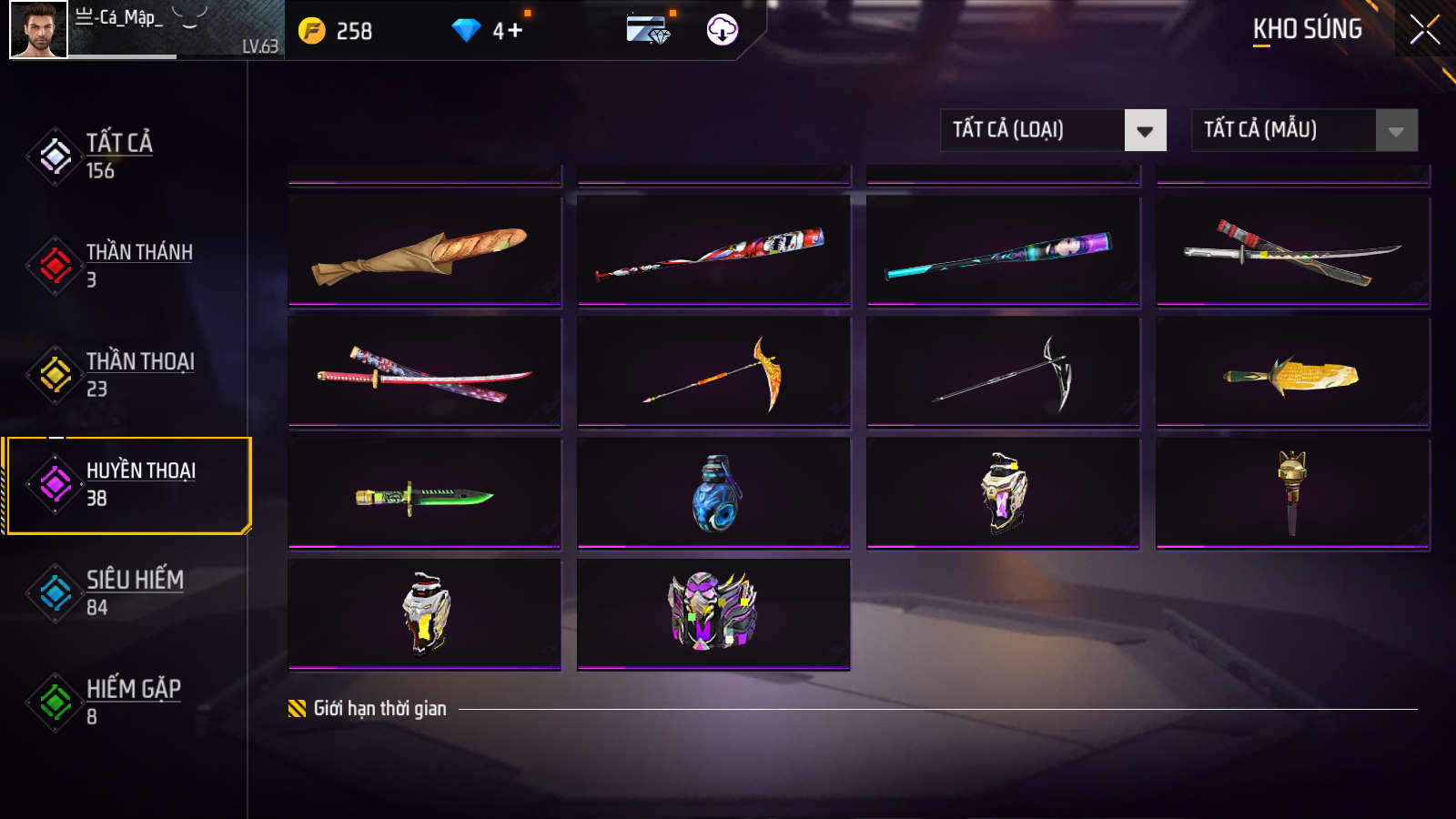Screen dimensions: 1456x819
Task: Close the Kho Súng weapon vault
Action: coord(1424,29)
